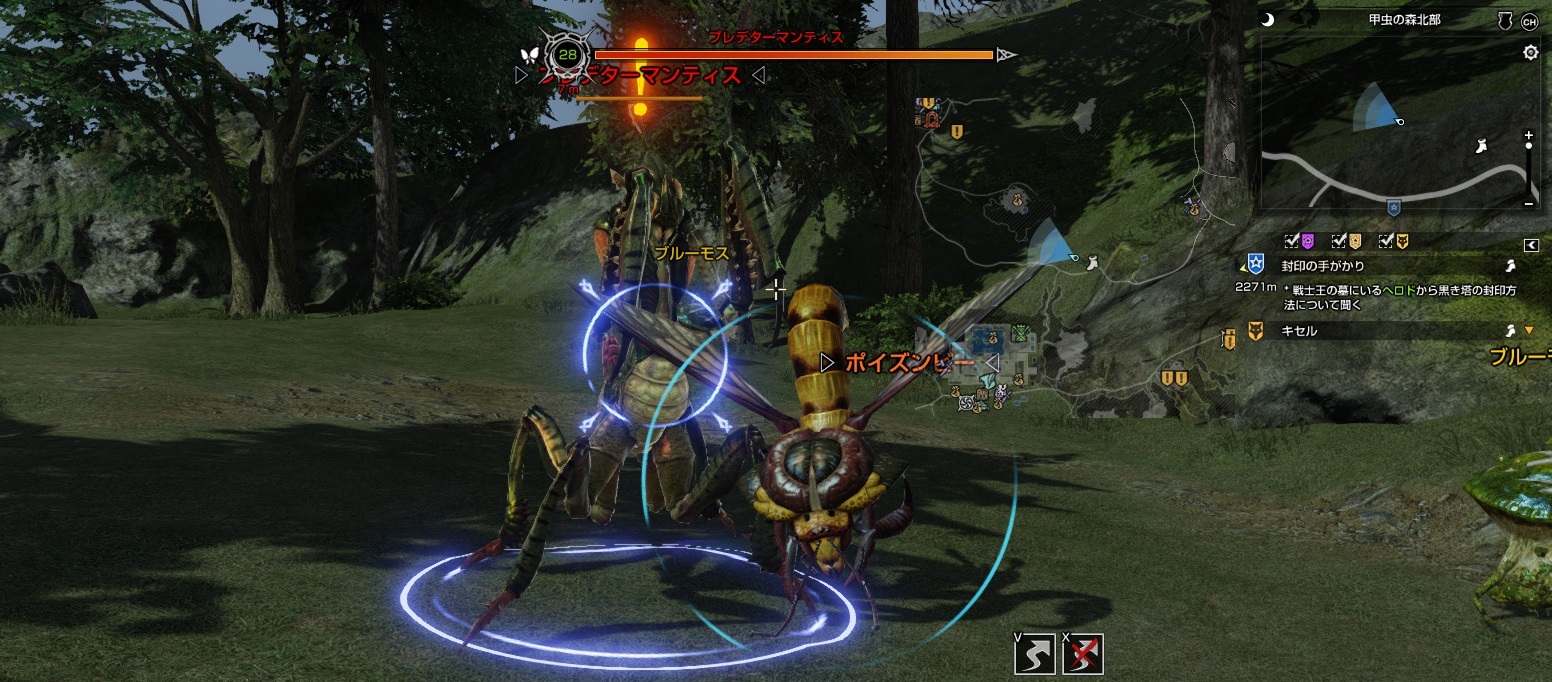1552x682 pixels.
Task: Collapse the quest tracker panel arrow
Action: [1530, 245]
